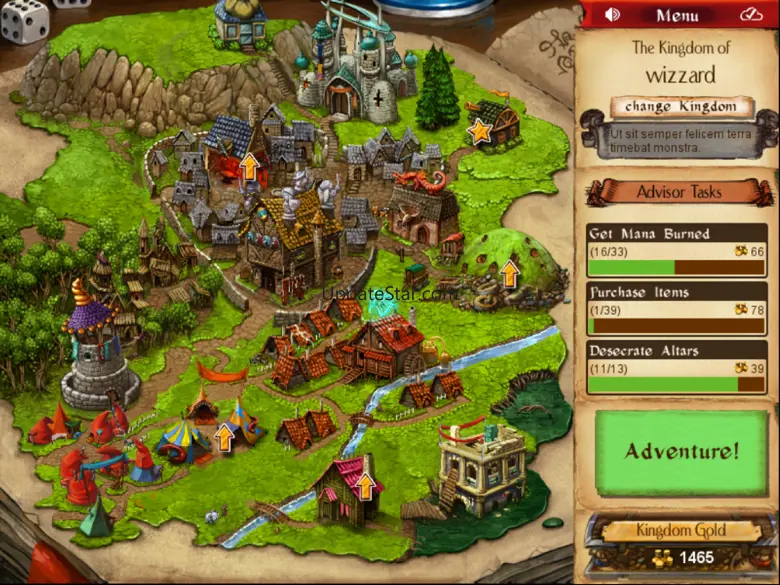Click the green mound's upgrade arrow

tap(510, 272)
